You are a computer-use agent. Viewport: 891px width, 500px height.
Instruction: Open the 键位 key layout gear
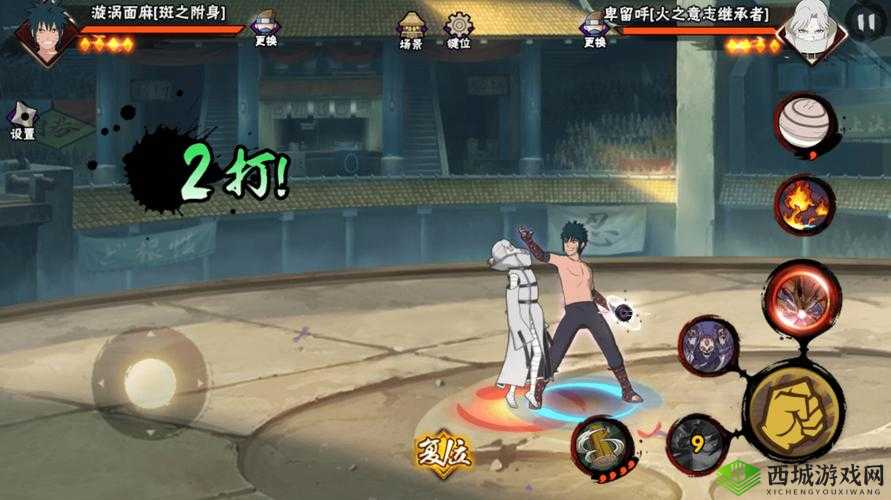coord(459,29)
